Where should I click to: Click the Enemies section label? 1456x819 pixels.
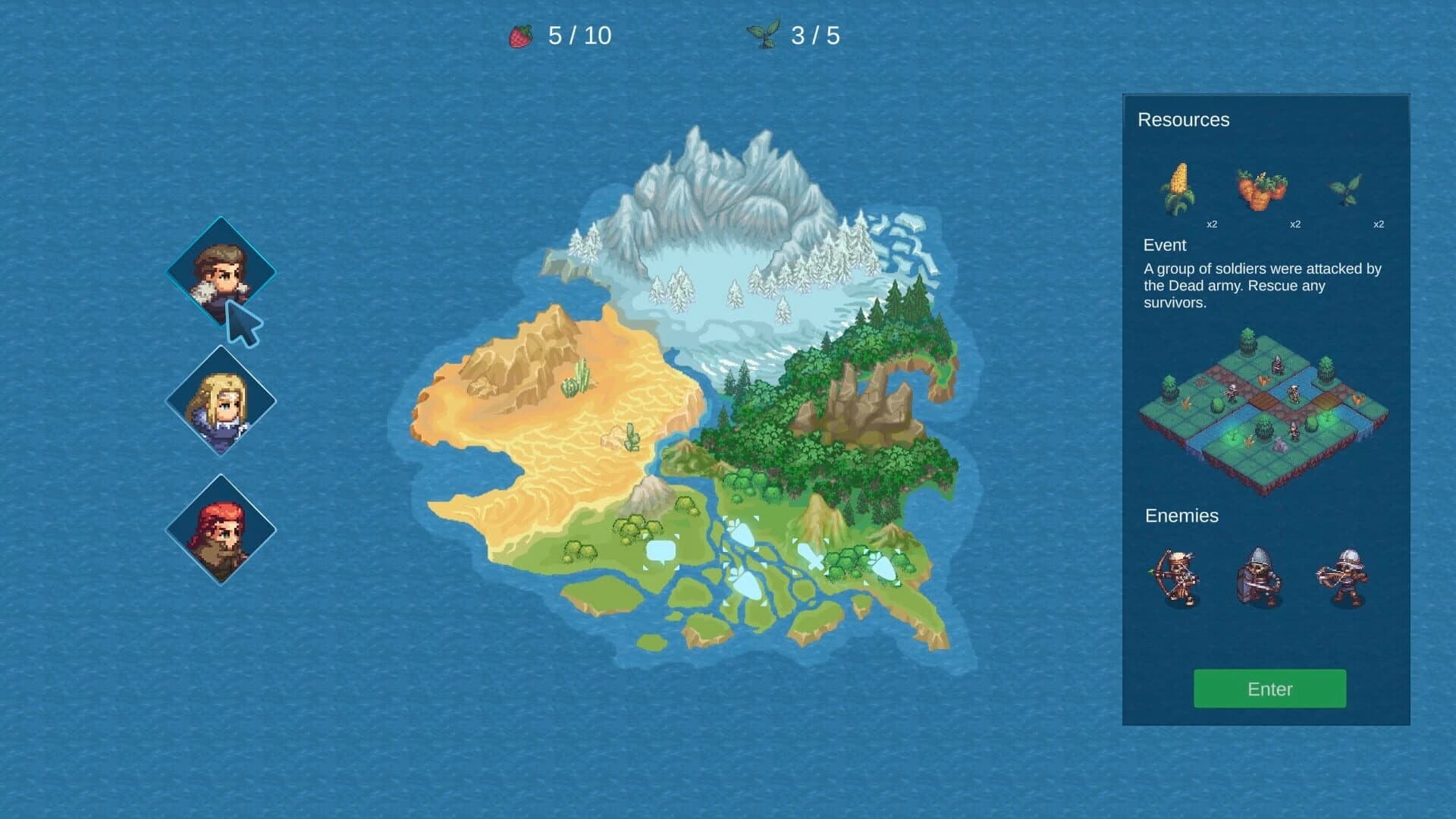click(1181, 516)
